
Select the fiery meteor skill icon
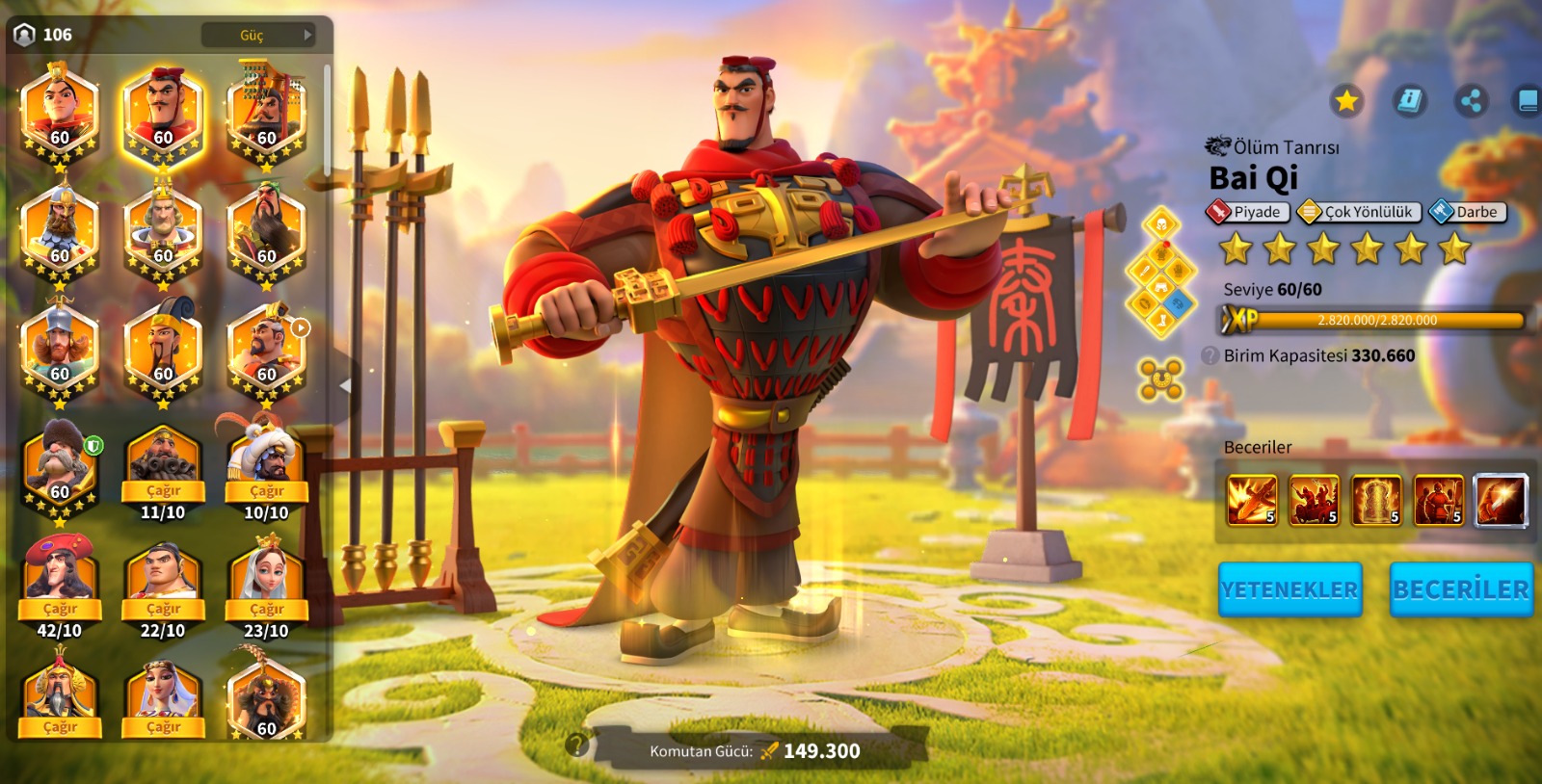coord(1501,500)
